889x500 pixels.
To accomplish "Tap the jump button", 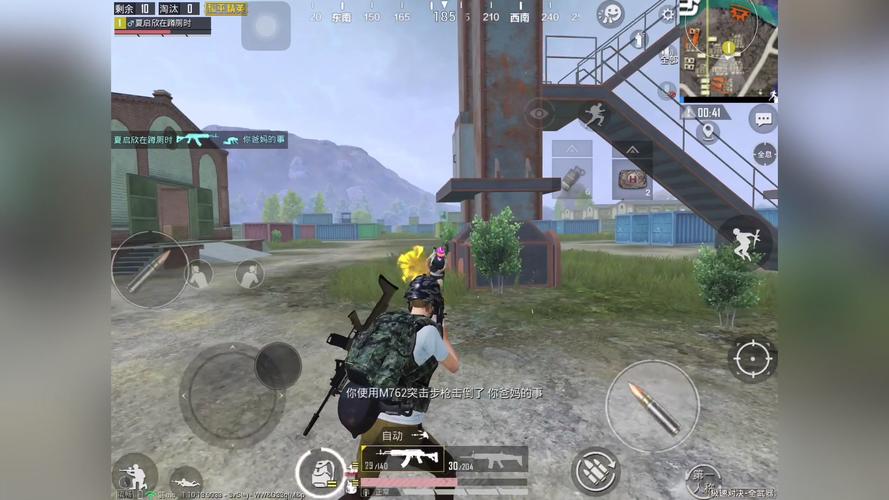I will [743, 241].
